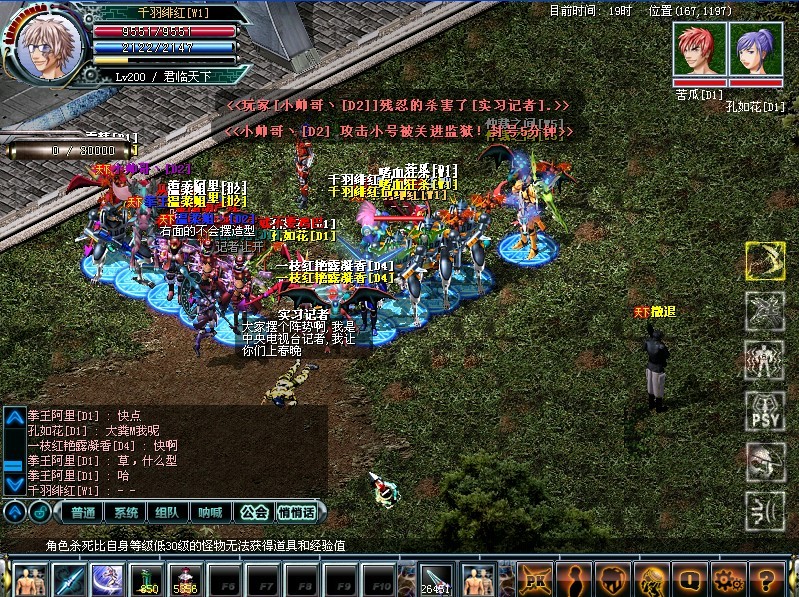Activate the PSY skill button
This screenshot has height=597, width=799.
coord(764,410)
